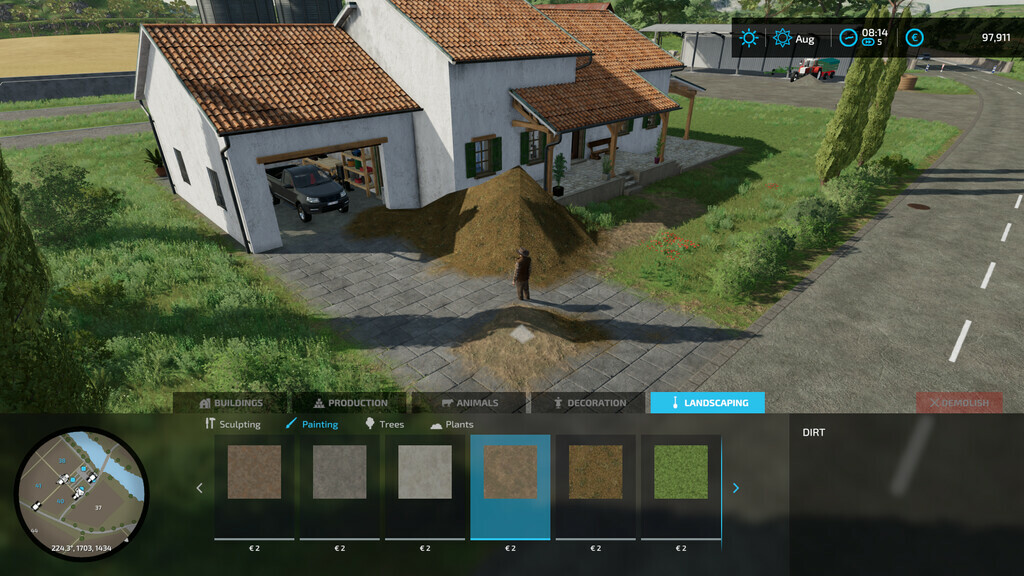Open the Trees sub-category

pyautogui.click(x=385, y=424)
